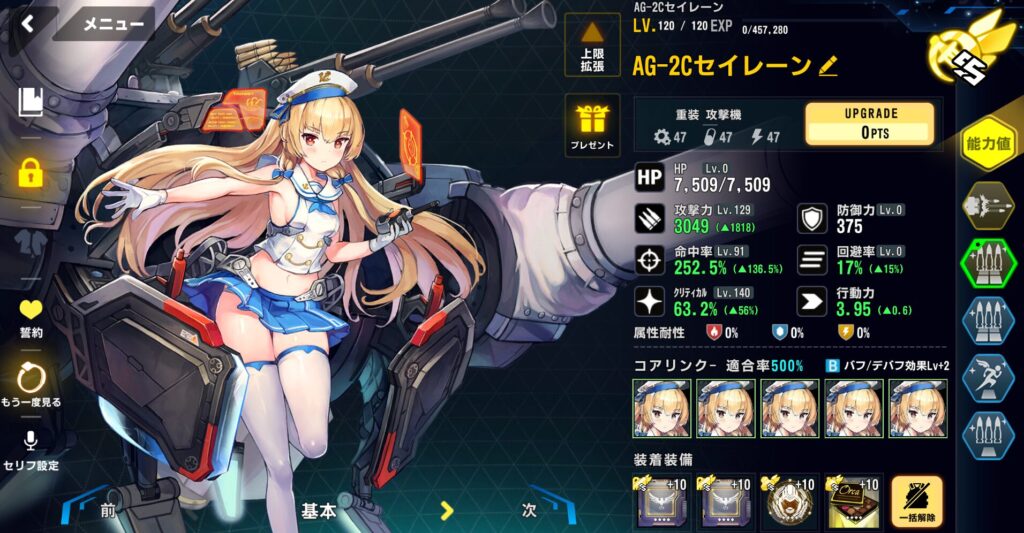Toggle the yellow padlock lock icon
This screenshot has width=1024, height=533.
coord(31,173)
